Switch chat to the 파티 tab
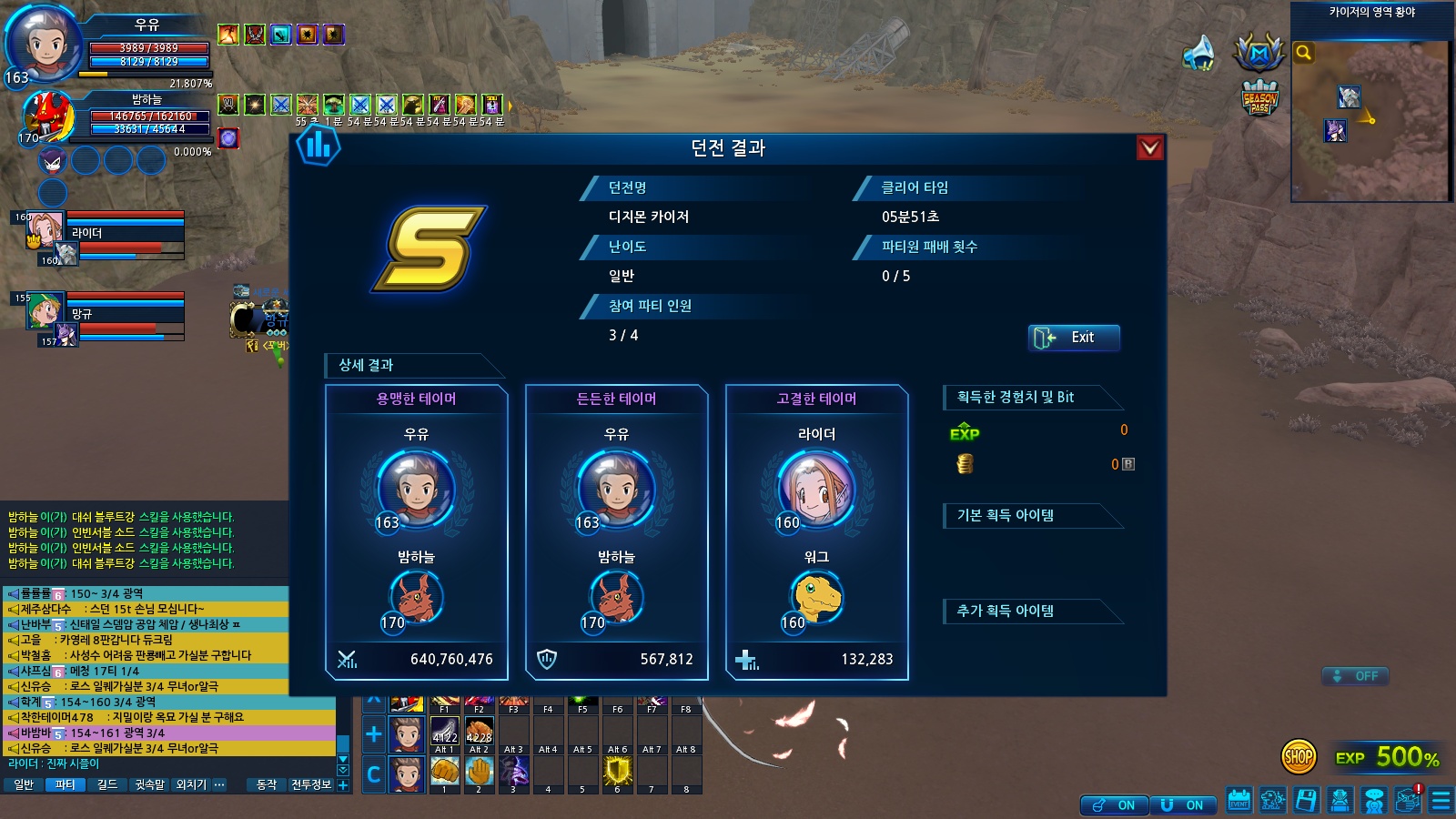Screen dimensions: 1456x819 65,784
